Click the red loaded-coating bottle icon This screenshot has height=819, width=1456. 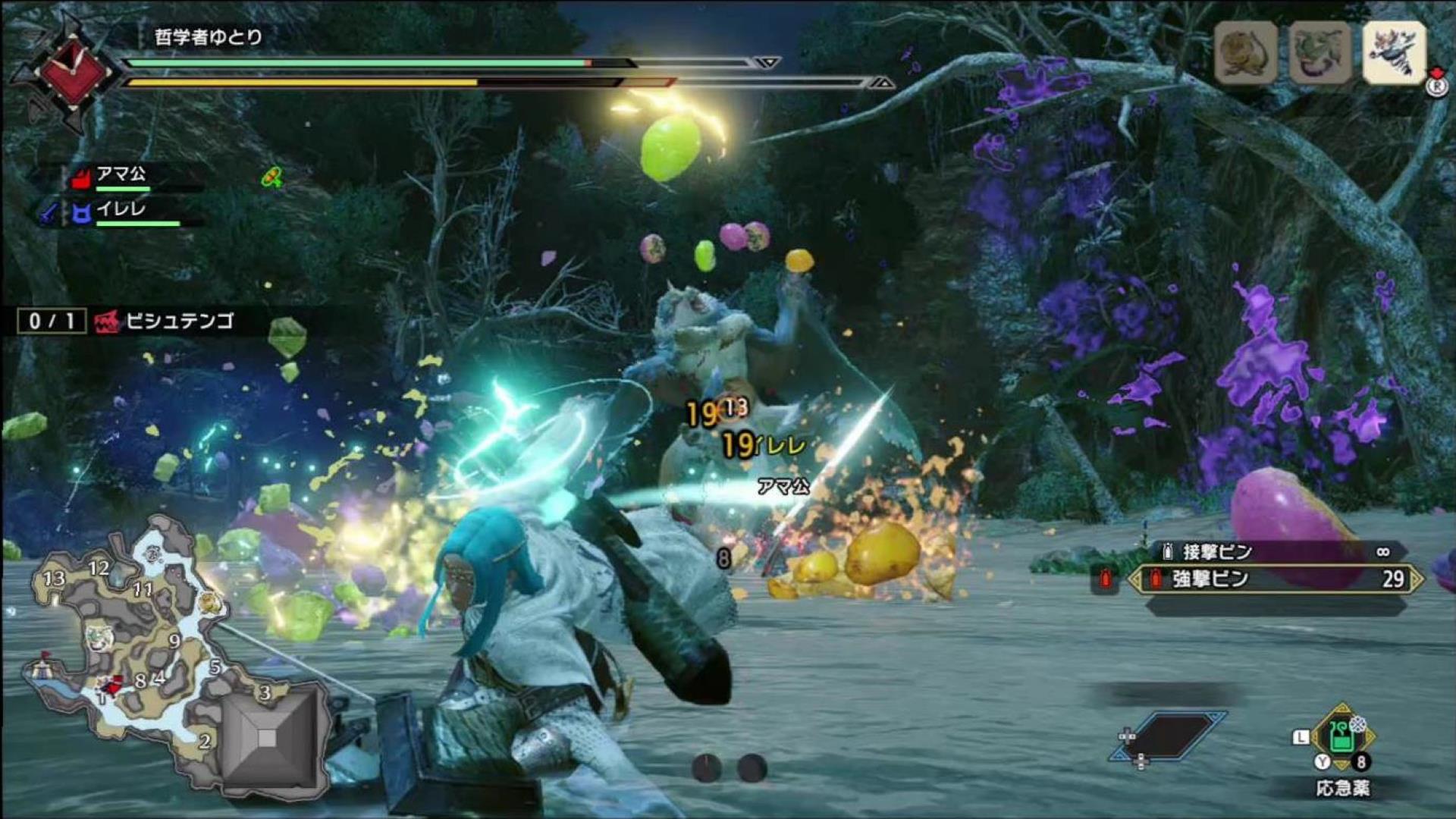[x=1105, y=579]
